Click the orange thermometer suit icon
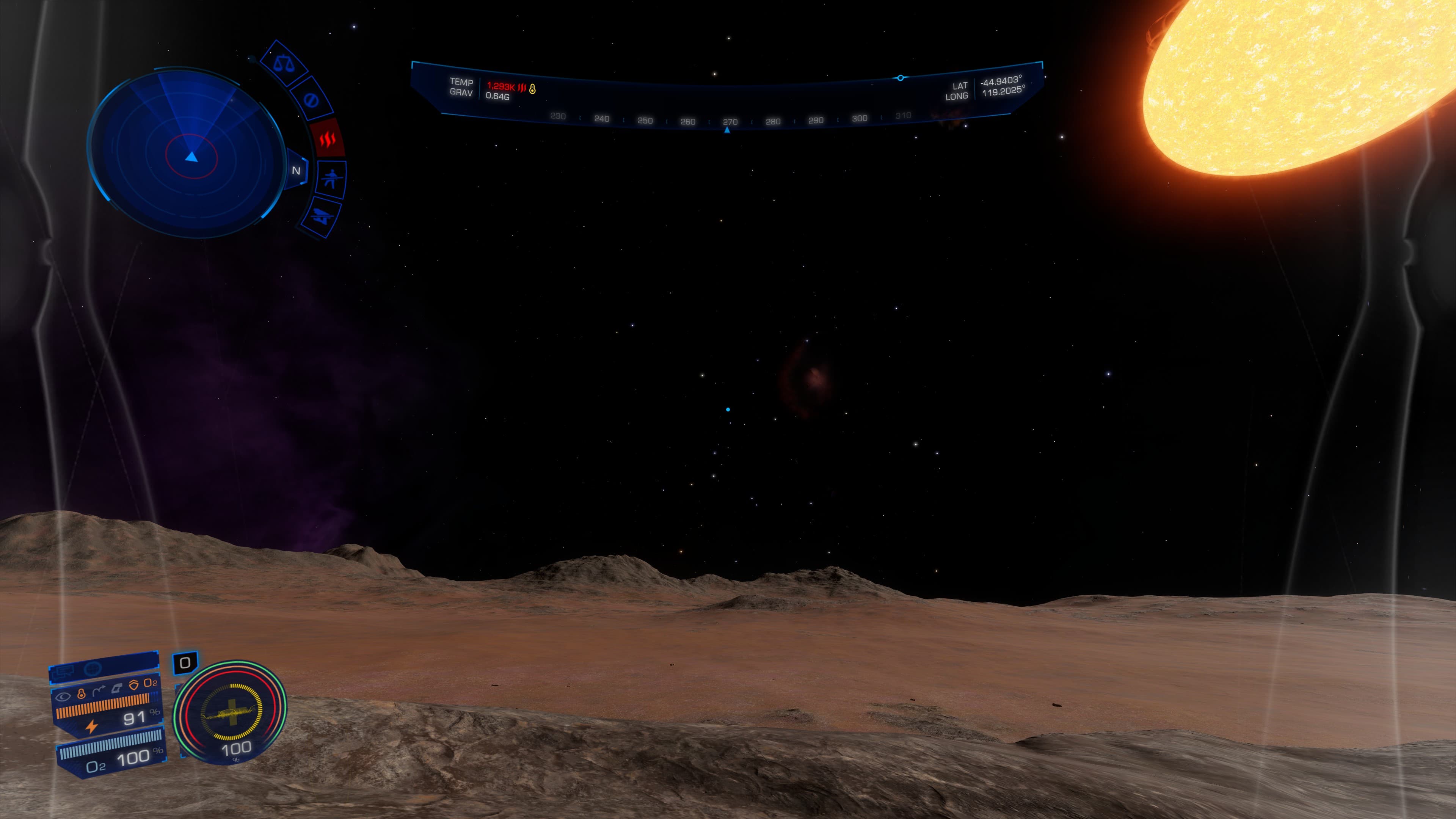This screenshot has height=819, width=1456. point(81,694)
